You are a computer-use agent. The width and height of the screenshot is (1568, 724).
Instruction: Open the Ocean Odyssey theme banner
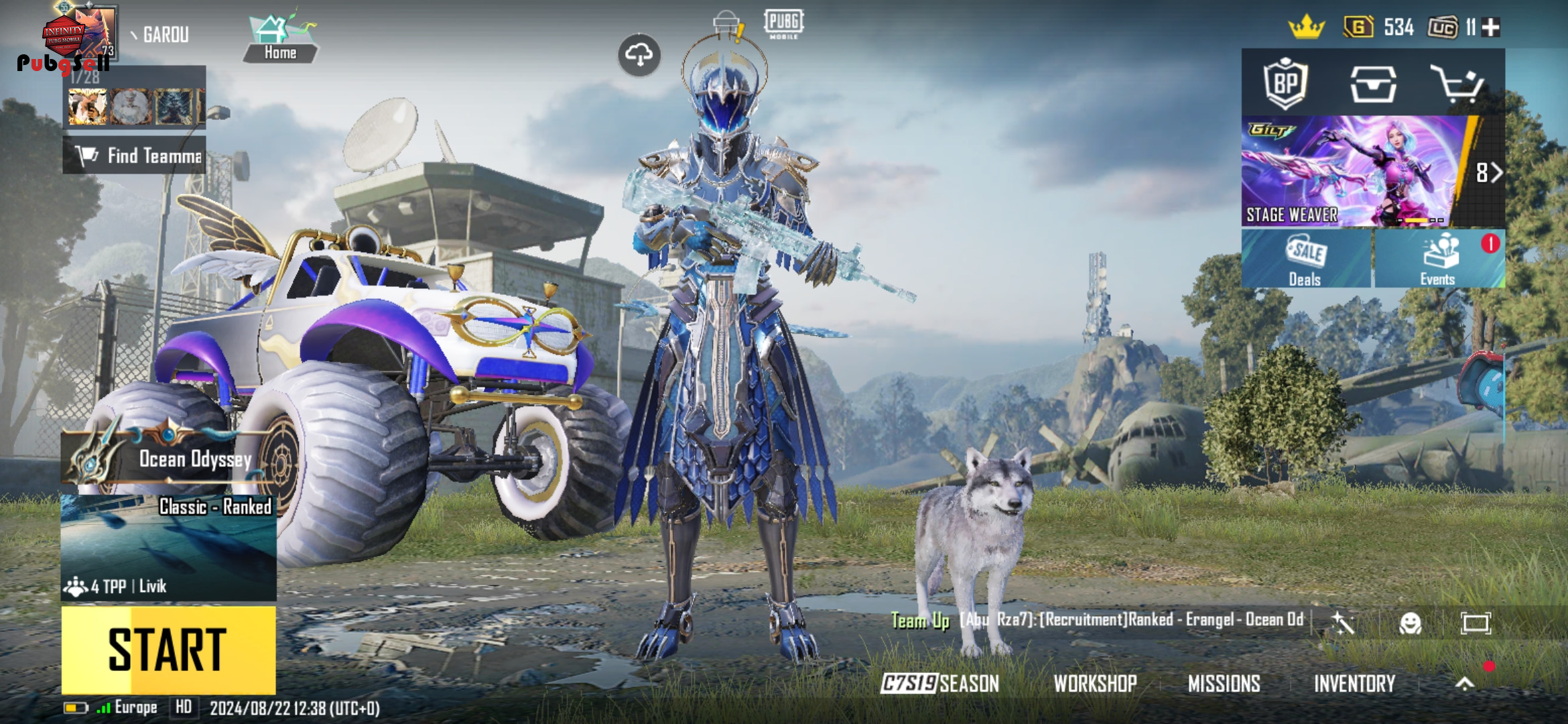pos(168,459)
